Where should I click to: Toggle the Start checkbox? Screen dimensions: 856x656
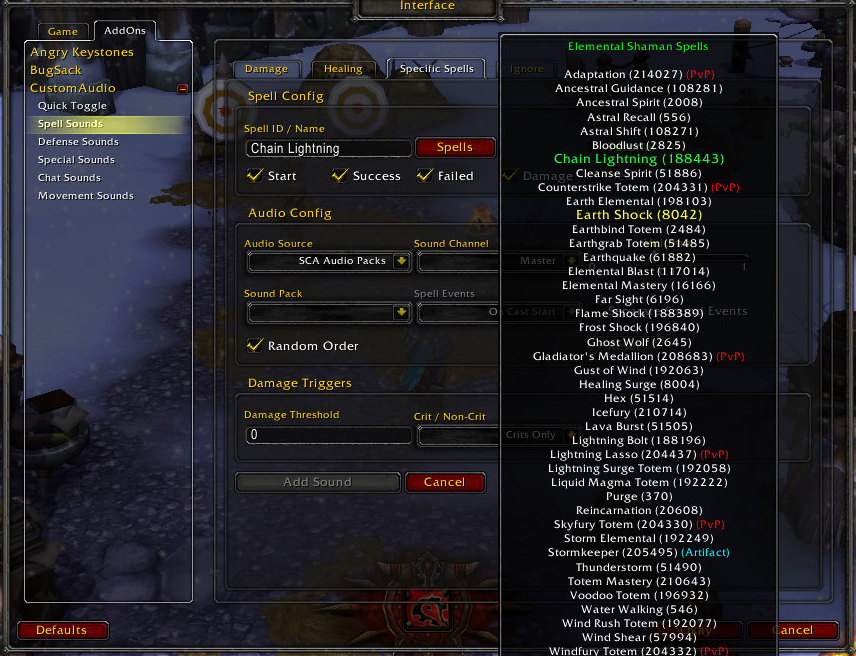click(255, 176)
